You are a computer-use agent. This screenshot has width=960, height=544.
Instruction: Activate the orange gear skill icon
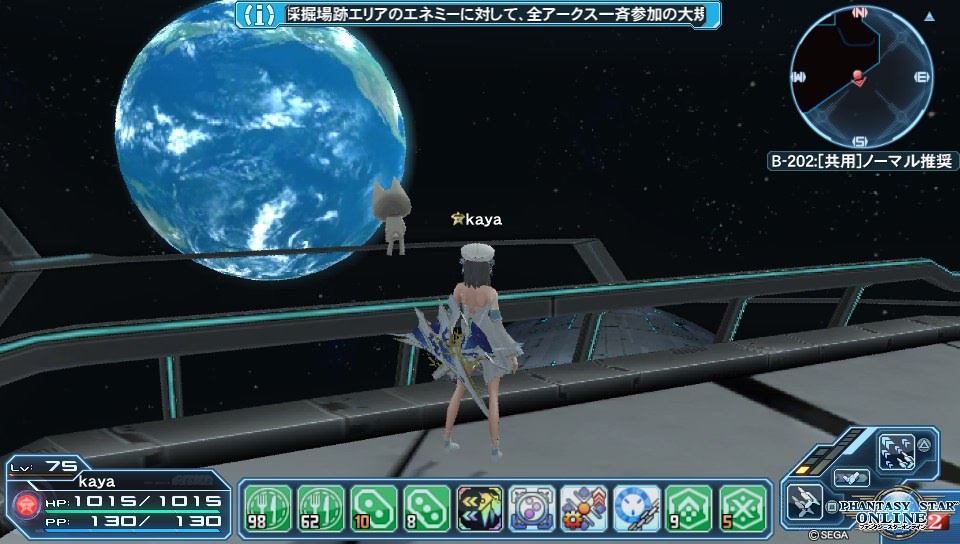click(x=584, y=509)
